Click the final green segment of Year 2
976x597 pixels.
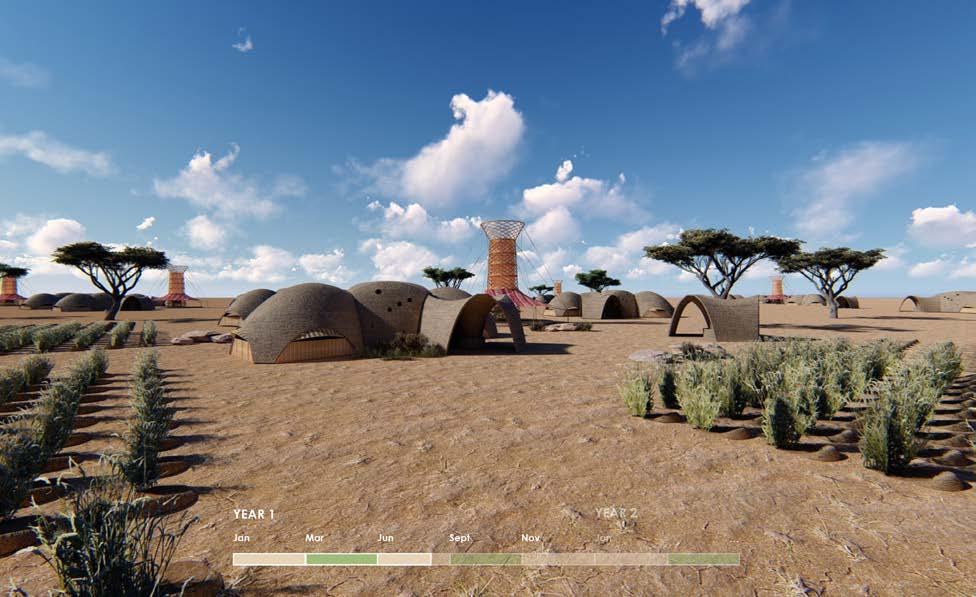[704, 559]
